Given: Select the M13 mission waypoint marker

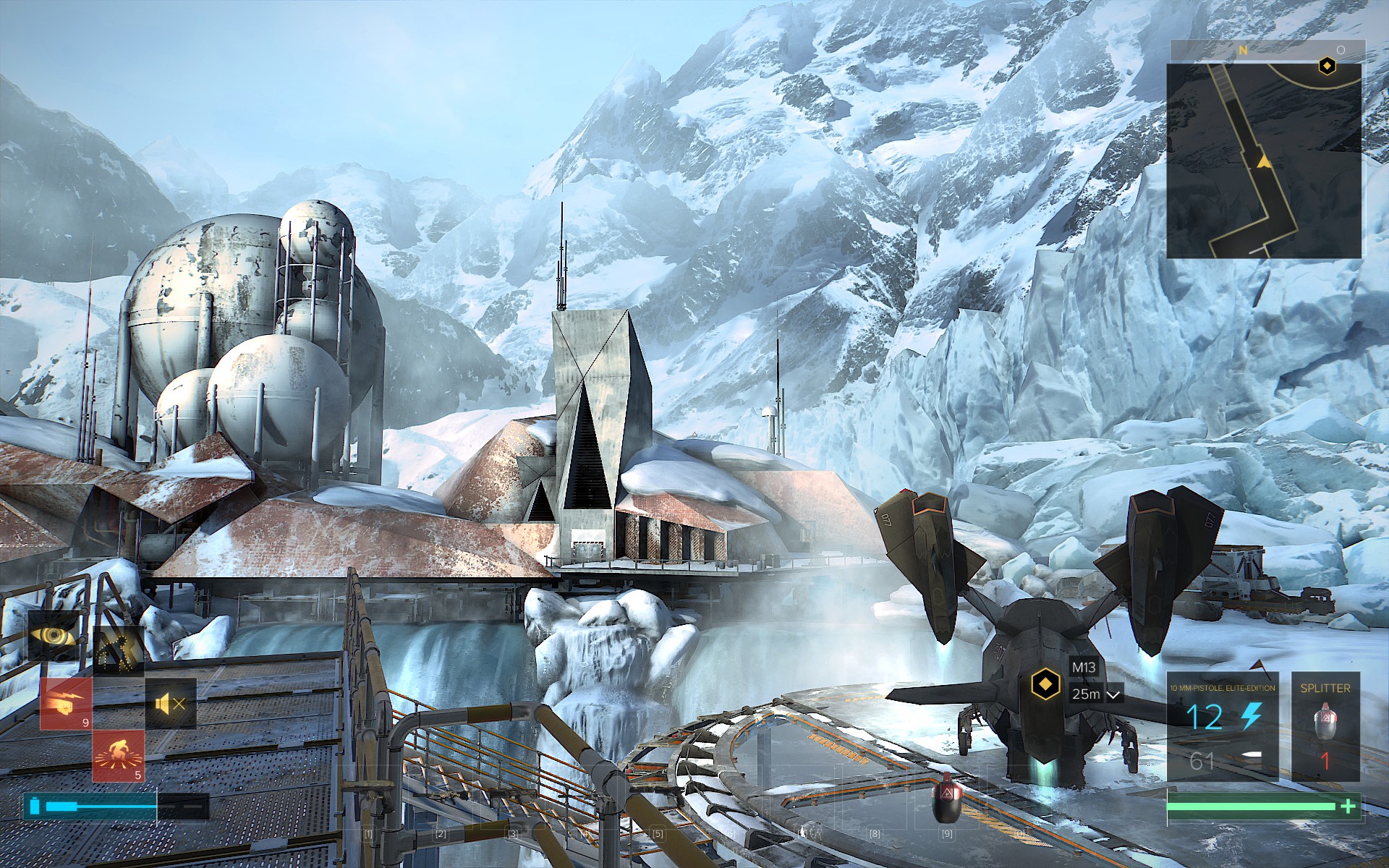Looking at the screenshot, I should pos(1044,682).
